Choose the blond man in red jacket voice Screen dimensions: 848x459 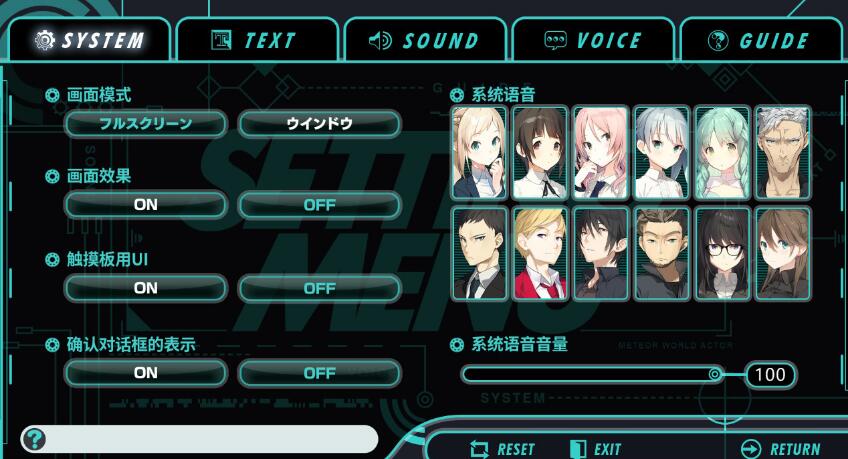(x=540, y=253)
